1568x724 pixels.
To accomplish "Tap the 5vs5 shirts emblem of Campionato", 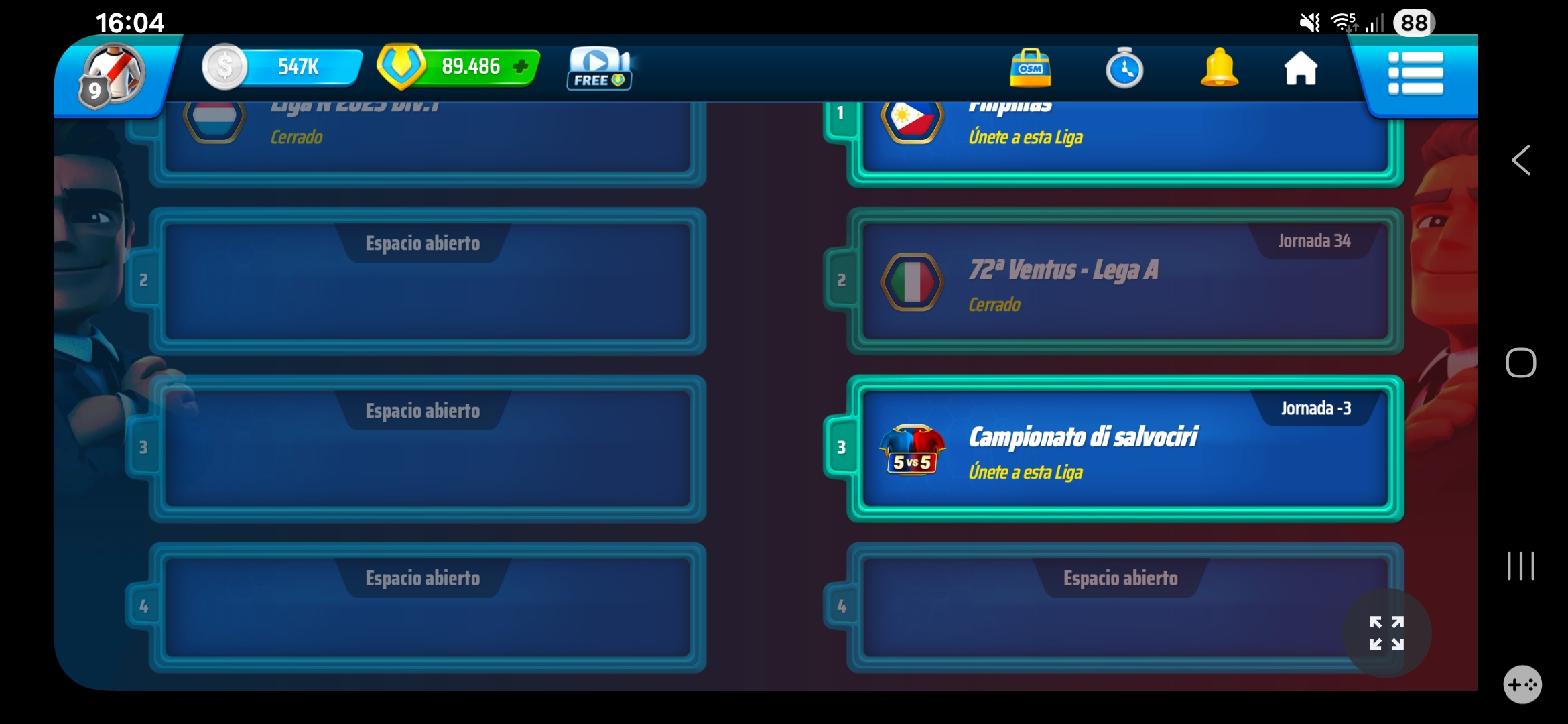I will point(913,449).
